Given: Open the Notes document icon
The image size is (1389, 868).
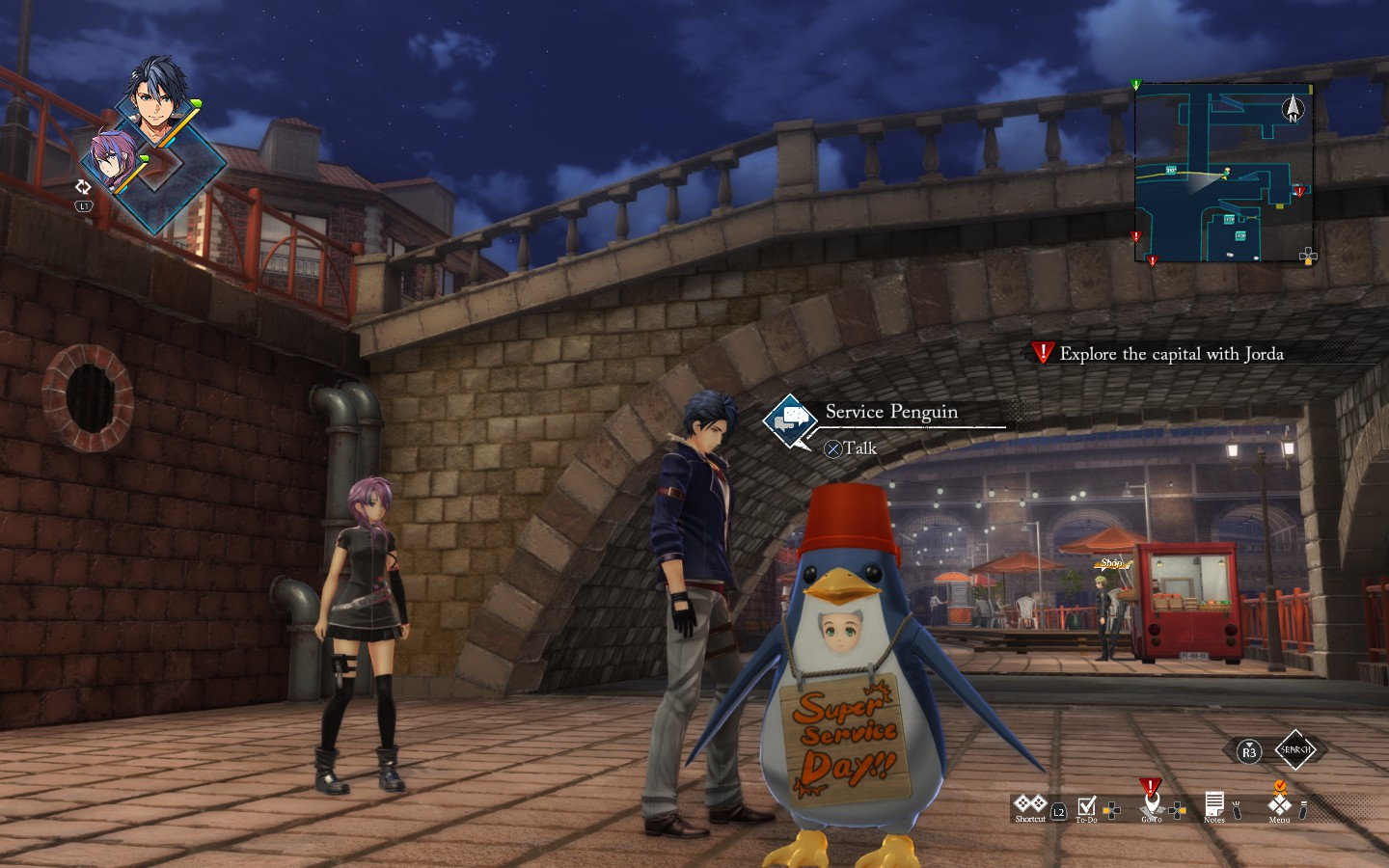Looking at the screenshot, I should click(x=1213, y=803).
